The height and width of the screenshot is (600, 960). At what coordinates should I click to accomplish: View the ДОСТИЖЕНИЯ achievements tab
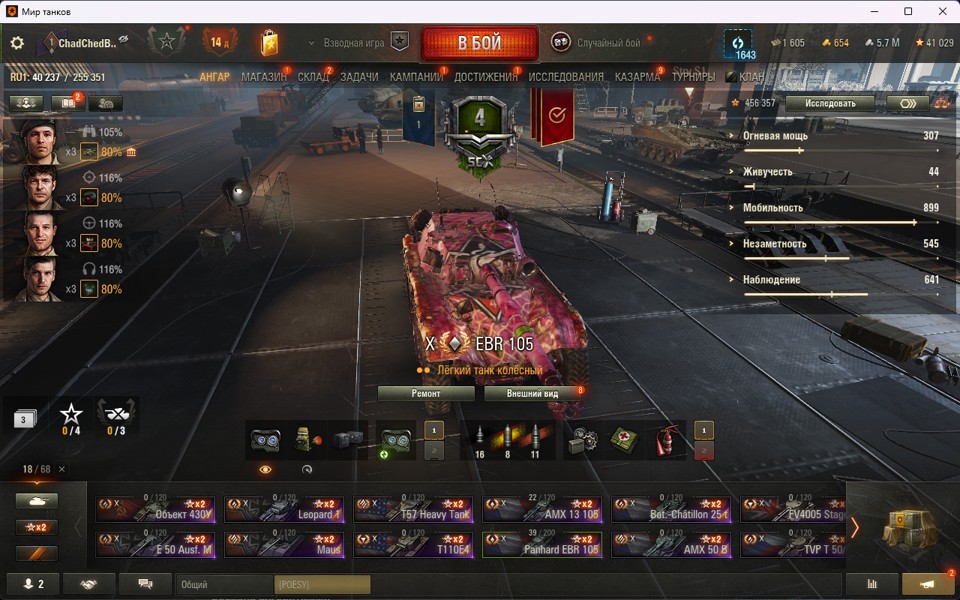[x=486, y=77]
